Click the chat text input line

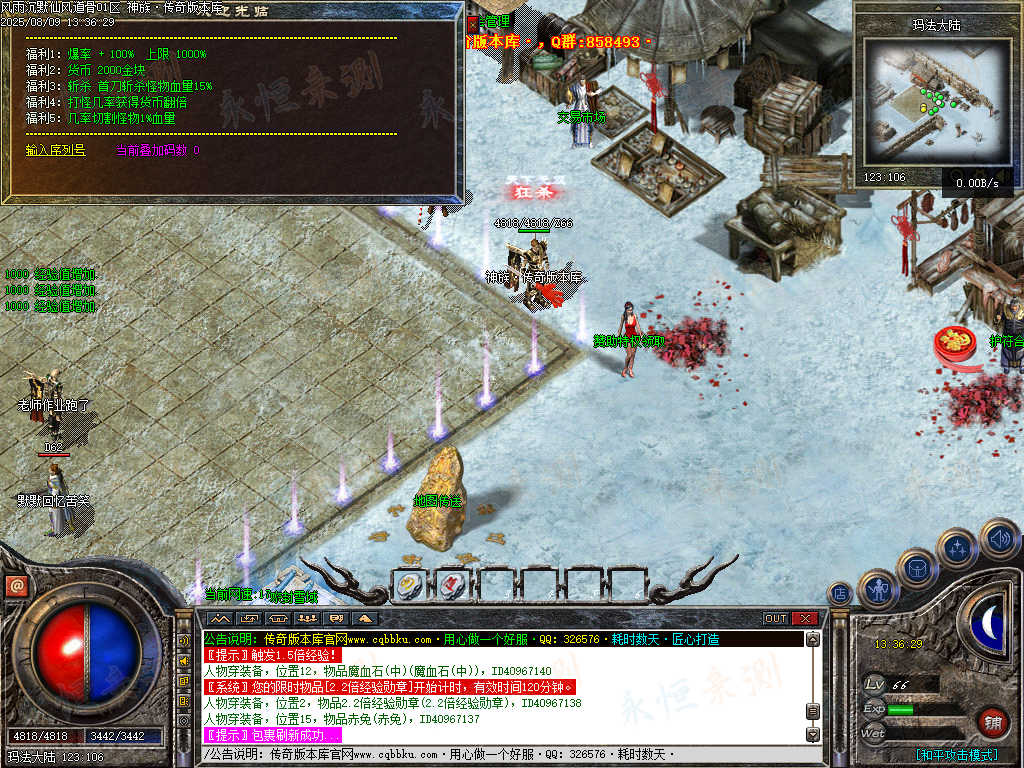500,754
